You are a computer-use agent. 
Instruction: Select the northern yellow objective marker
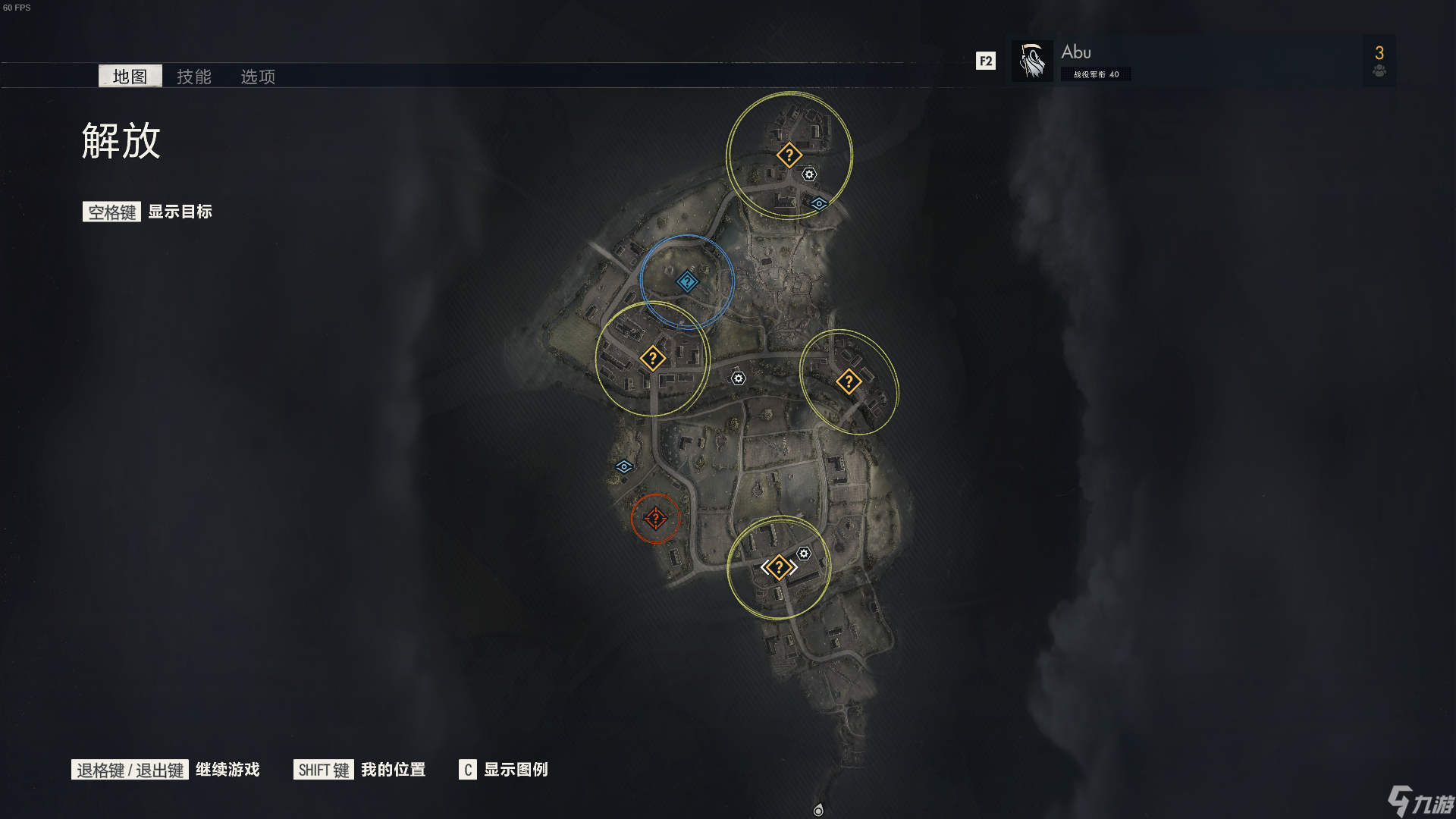[789, 154]
